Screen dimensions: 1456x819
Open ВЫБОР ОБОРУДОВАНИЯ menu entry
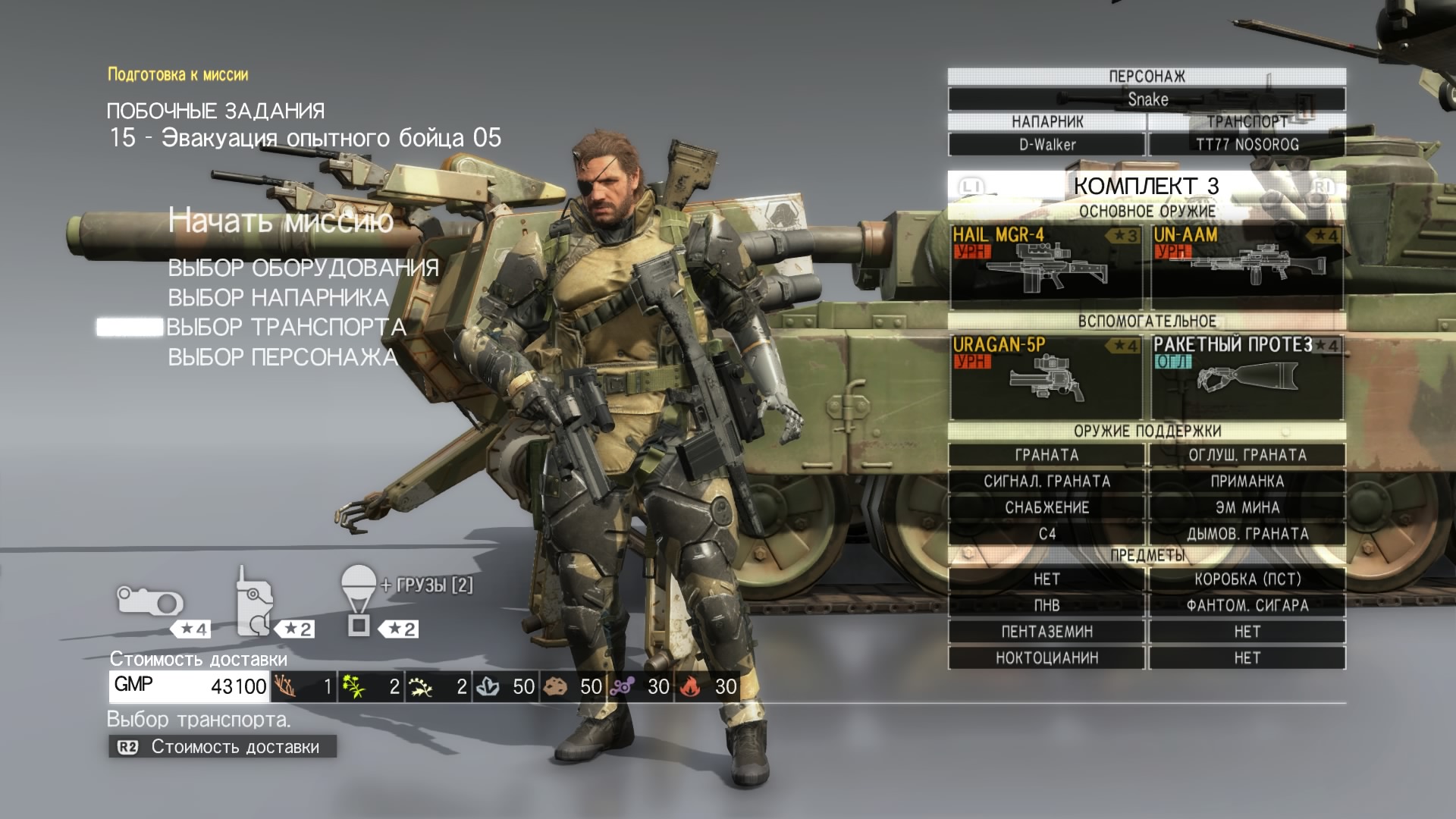(x=303, y=268)
